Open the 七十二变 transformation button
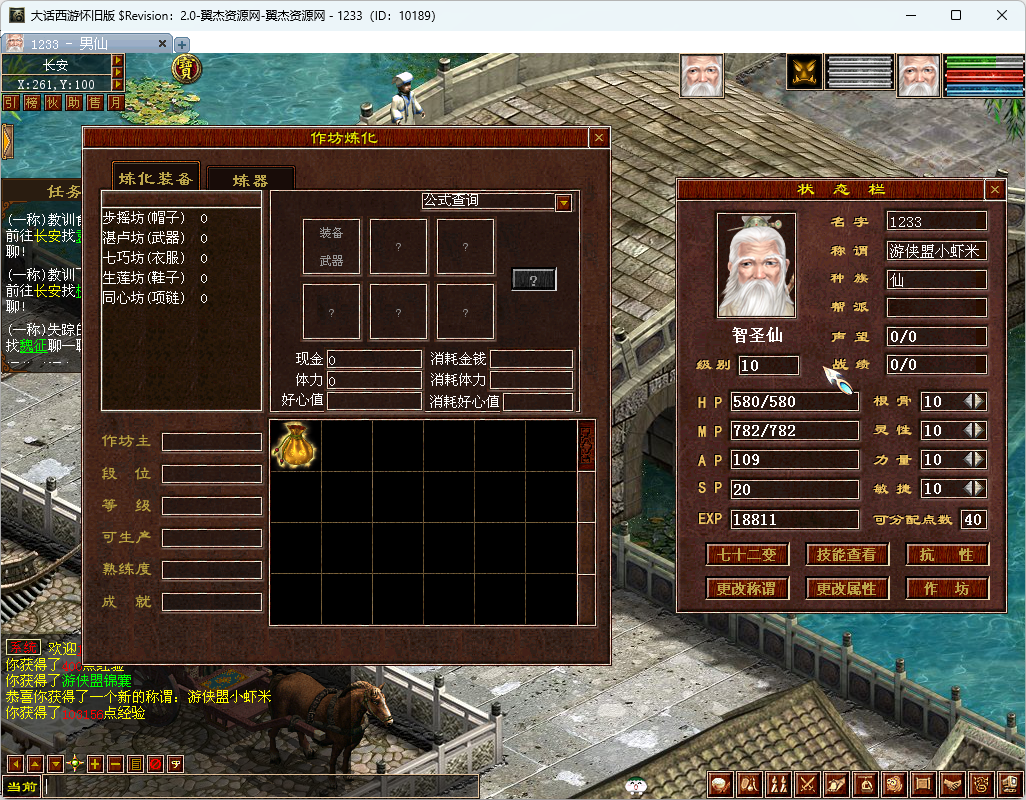Viewport: 1026px width, 800px height. pyautogui.click(x=747, y=555)
